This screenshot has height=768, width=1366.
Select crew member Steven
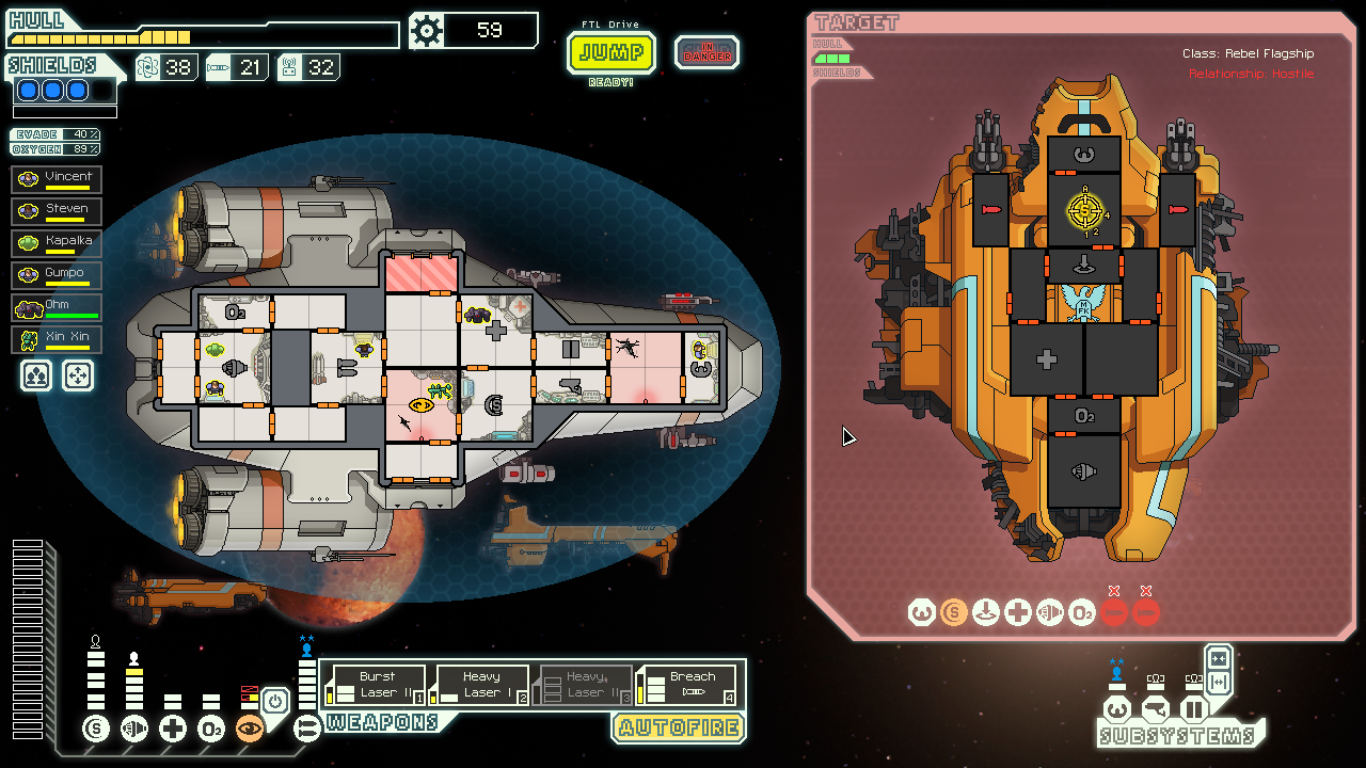(x=56, y=212)
